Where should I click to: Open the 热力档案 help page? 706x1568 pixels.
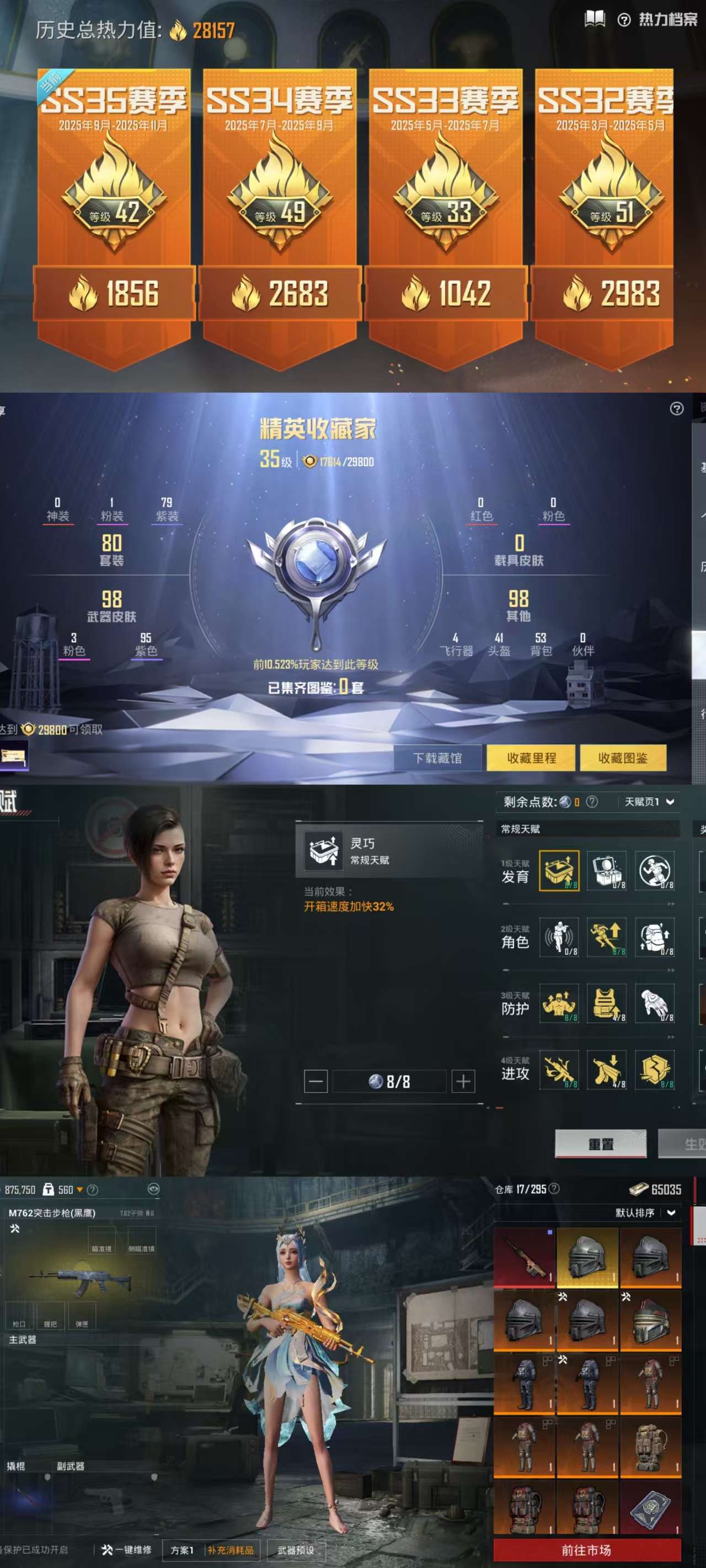point(659,20)
